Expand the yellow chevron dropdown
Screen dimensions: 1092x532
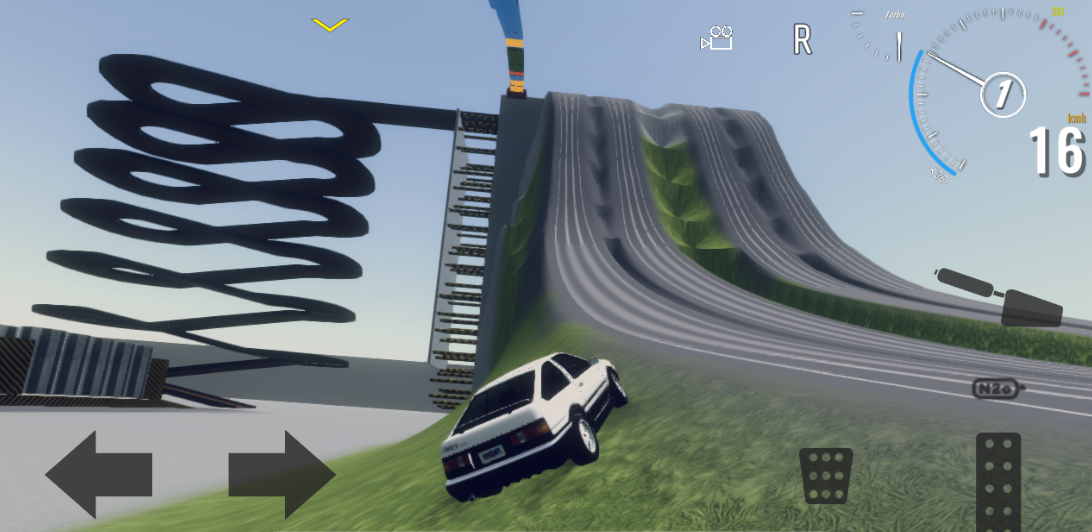tap(329, 24)
